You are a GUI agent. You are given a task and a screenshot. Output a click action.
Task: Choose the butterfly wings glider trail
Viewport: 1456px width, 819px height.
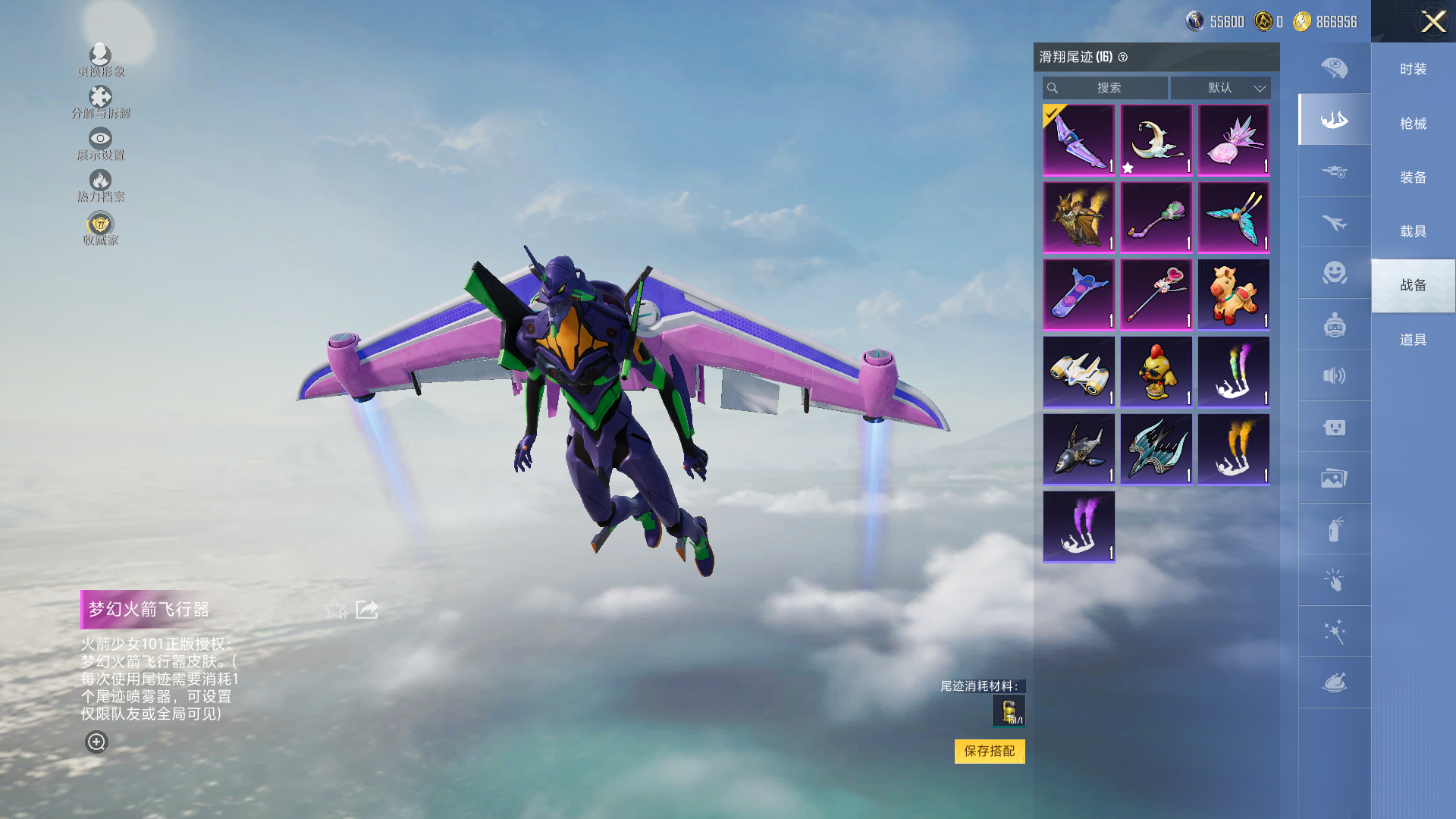pos(1233,218)
